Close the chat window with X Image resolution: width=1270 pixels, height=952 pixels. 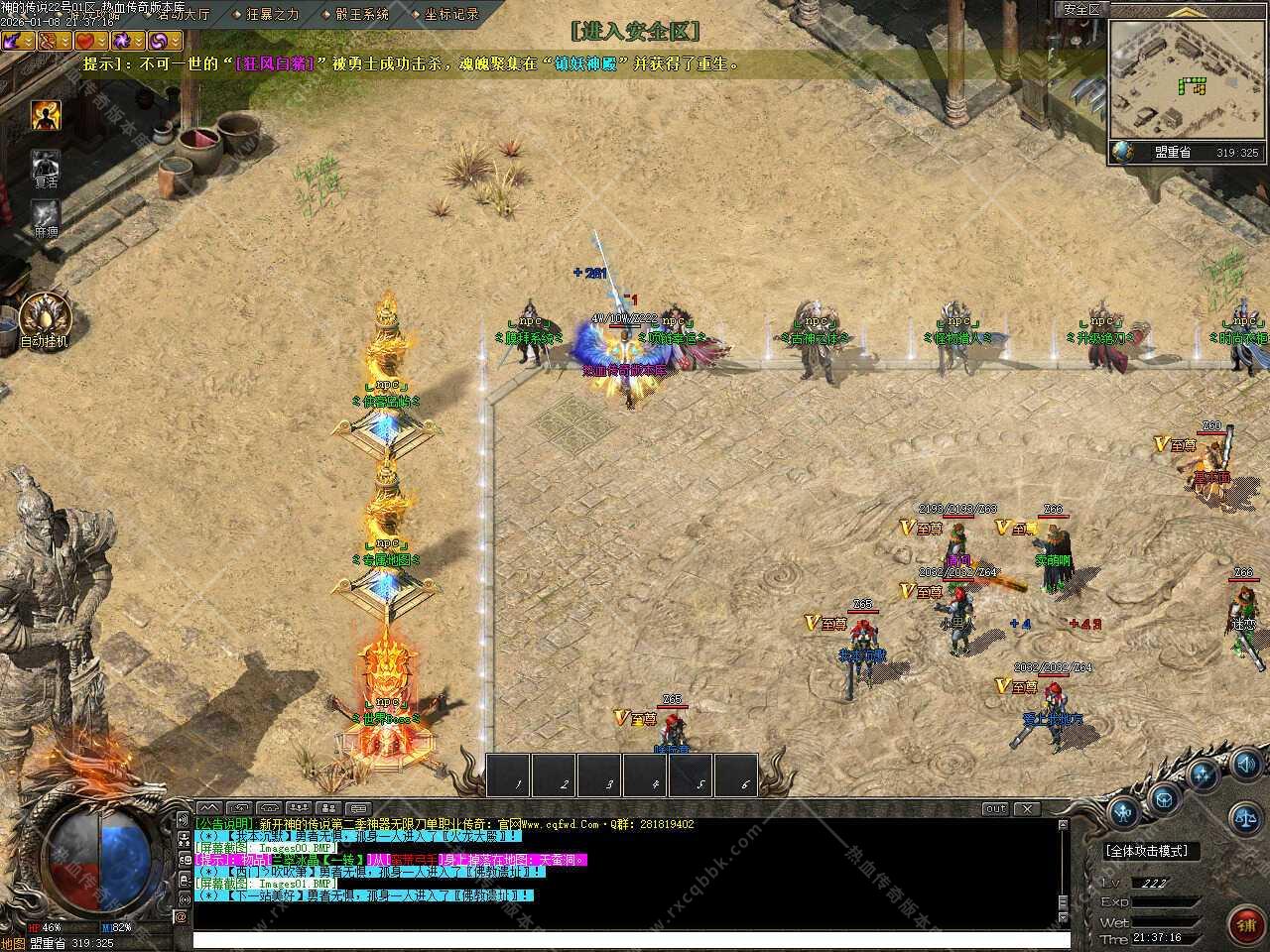pyautogui.click(x=1027, y=809)
